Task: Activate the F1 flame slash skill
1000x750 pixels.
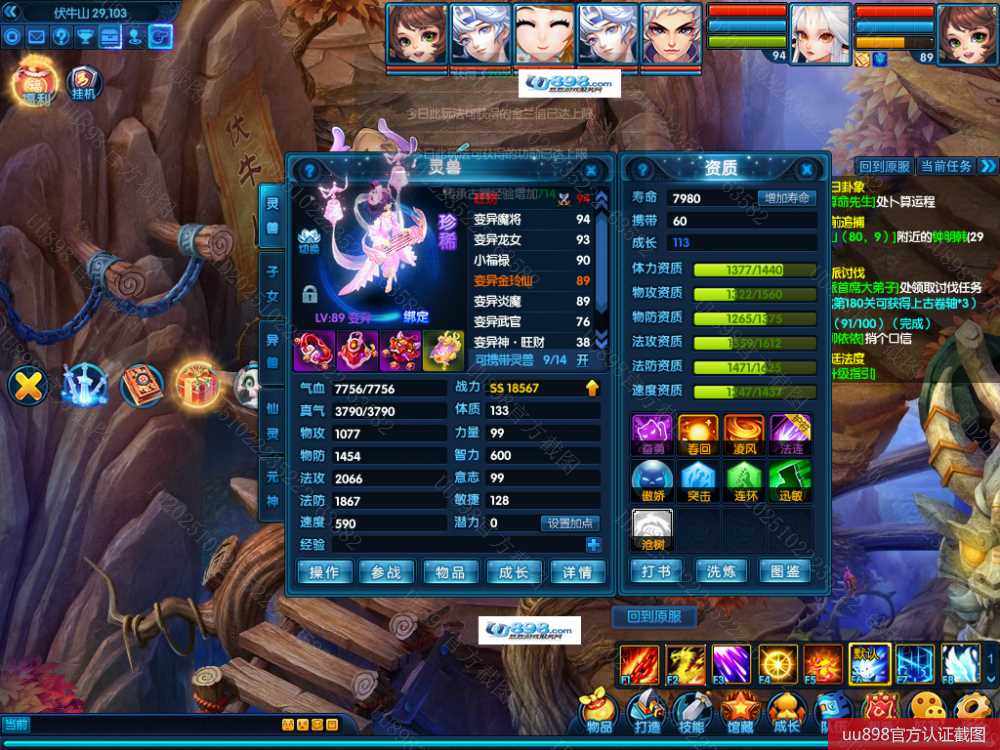Action: pyautogui.click(x=638, y=664)
